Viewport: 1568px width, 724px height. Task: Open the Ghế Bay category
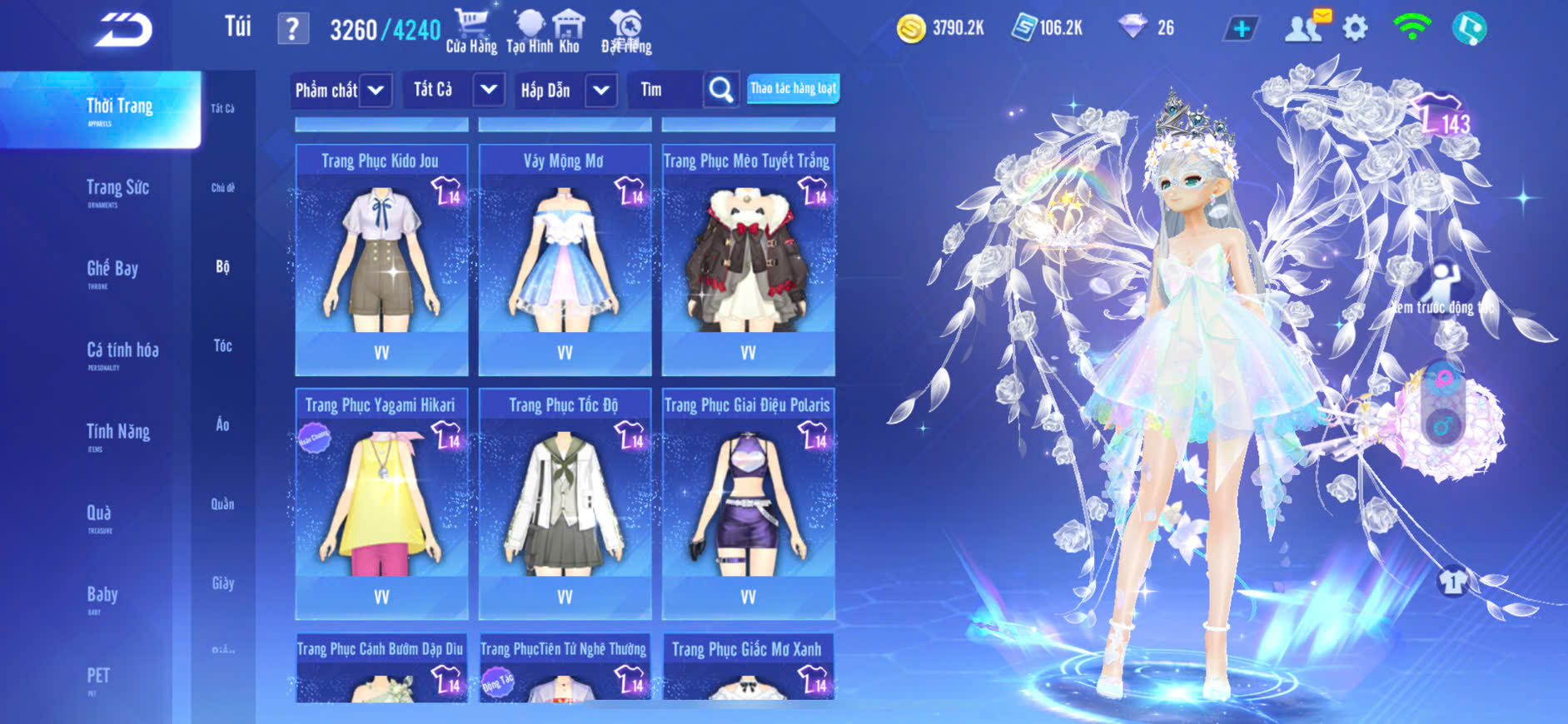[x=112, y=271]
